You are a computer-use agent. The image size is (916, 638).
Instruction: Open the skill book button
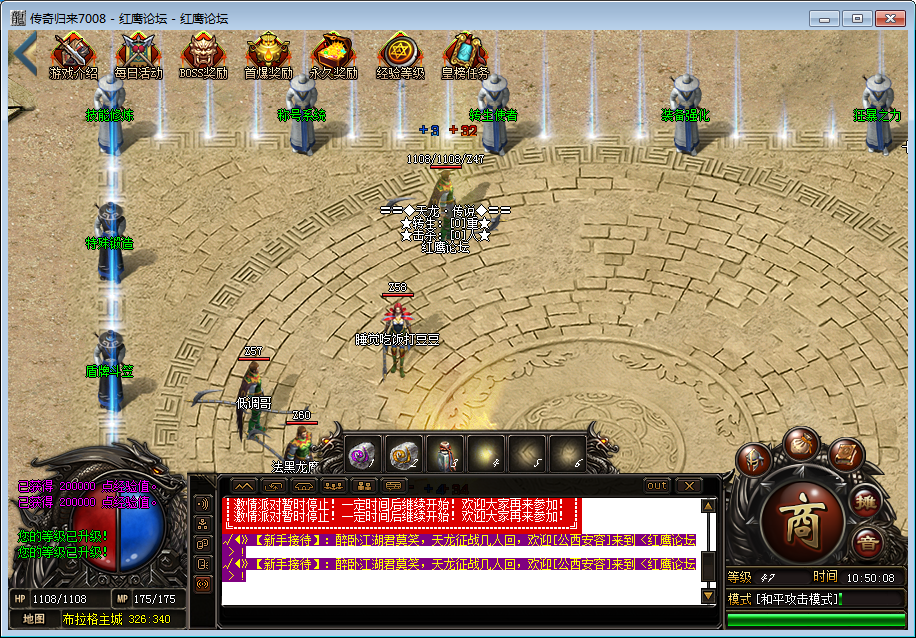845,455
